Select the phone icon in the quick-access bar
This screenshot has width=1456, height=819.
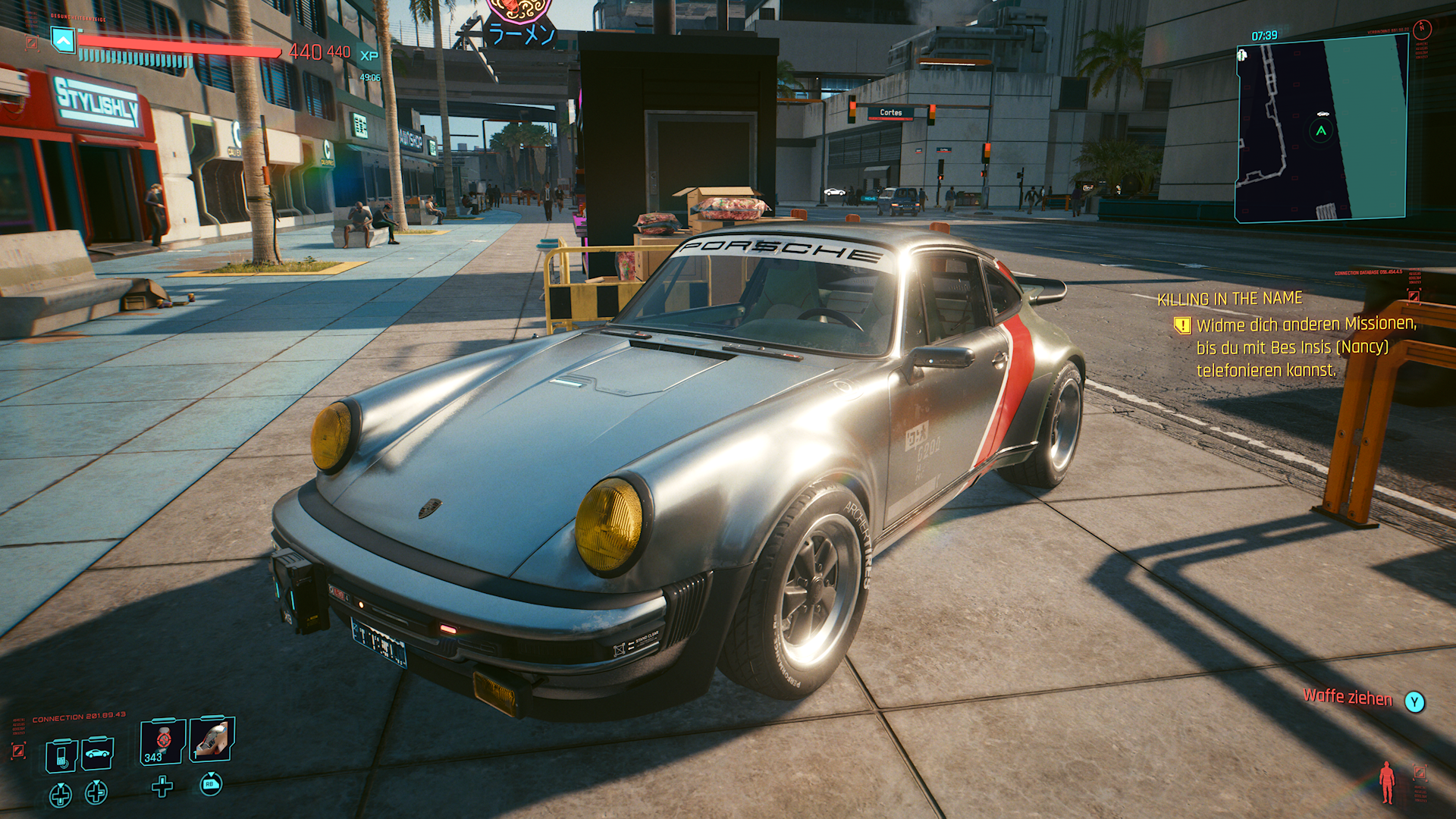coord(61,756)
